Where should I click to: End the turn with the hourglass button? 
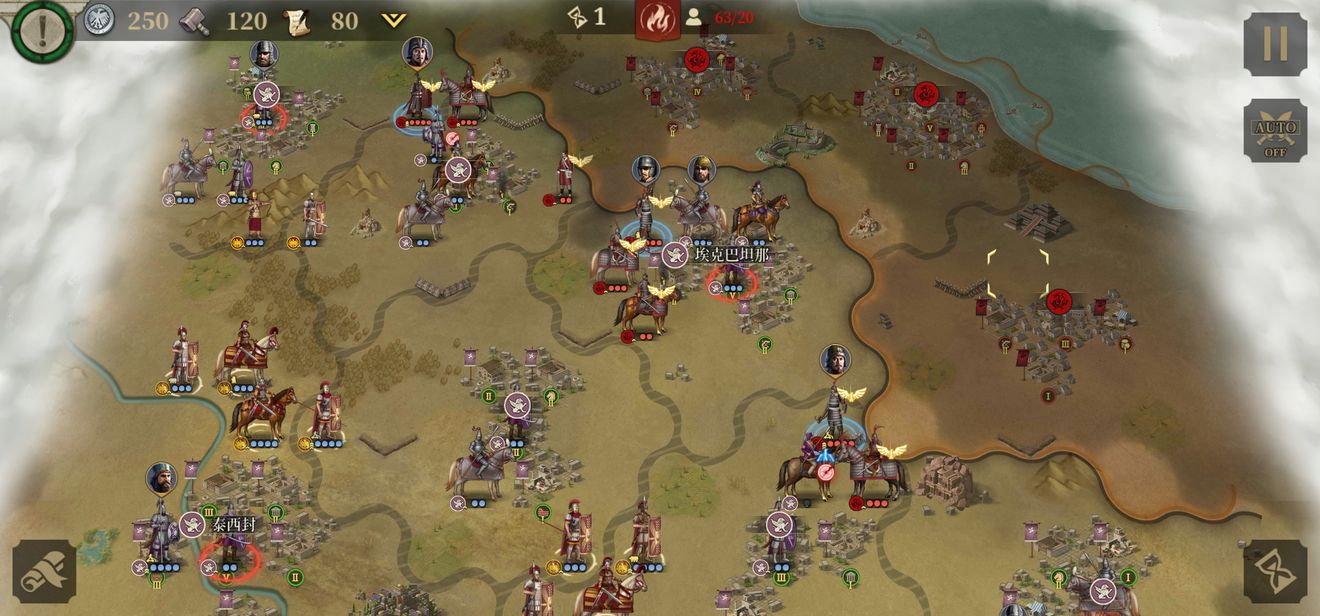point(1275,571)
